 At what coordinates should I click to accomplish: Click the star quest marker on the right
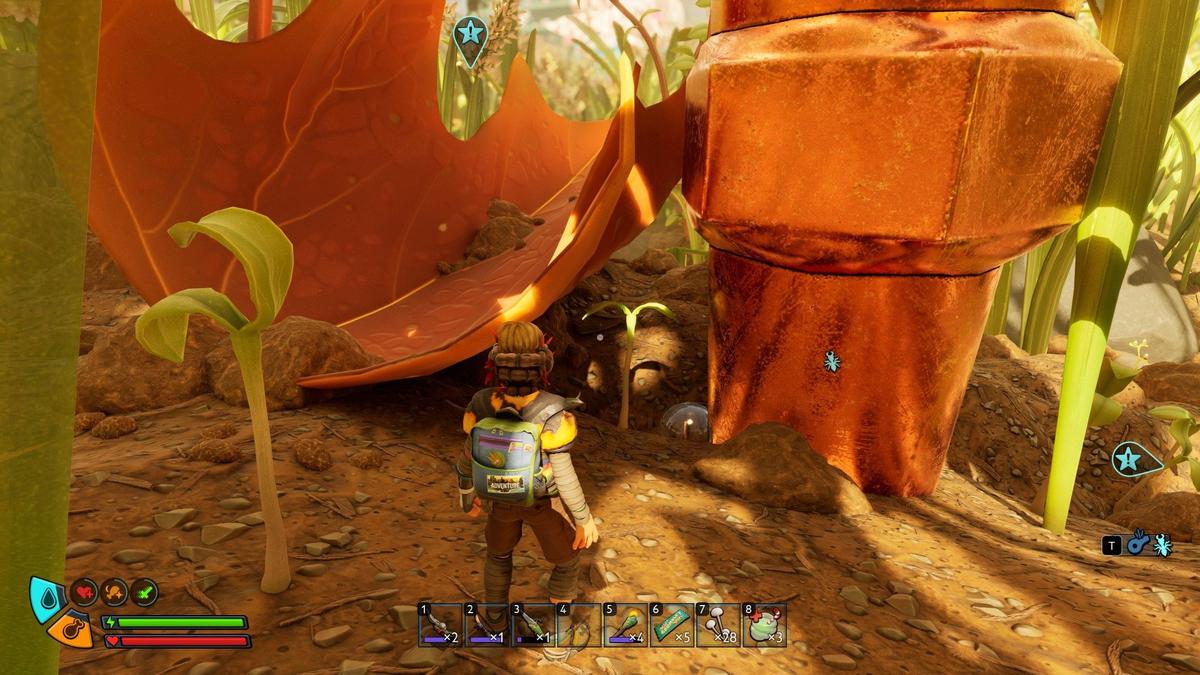point(1129,459)
